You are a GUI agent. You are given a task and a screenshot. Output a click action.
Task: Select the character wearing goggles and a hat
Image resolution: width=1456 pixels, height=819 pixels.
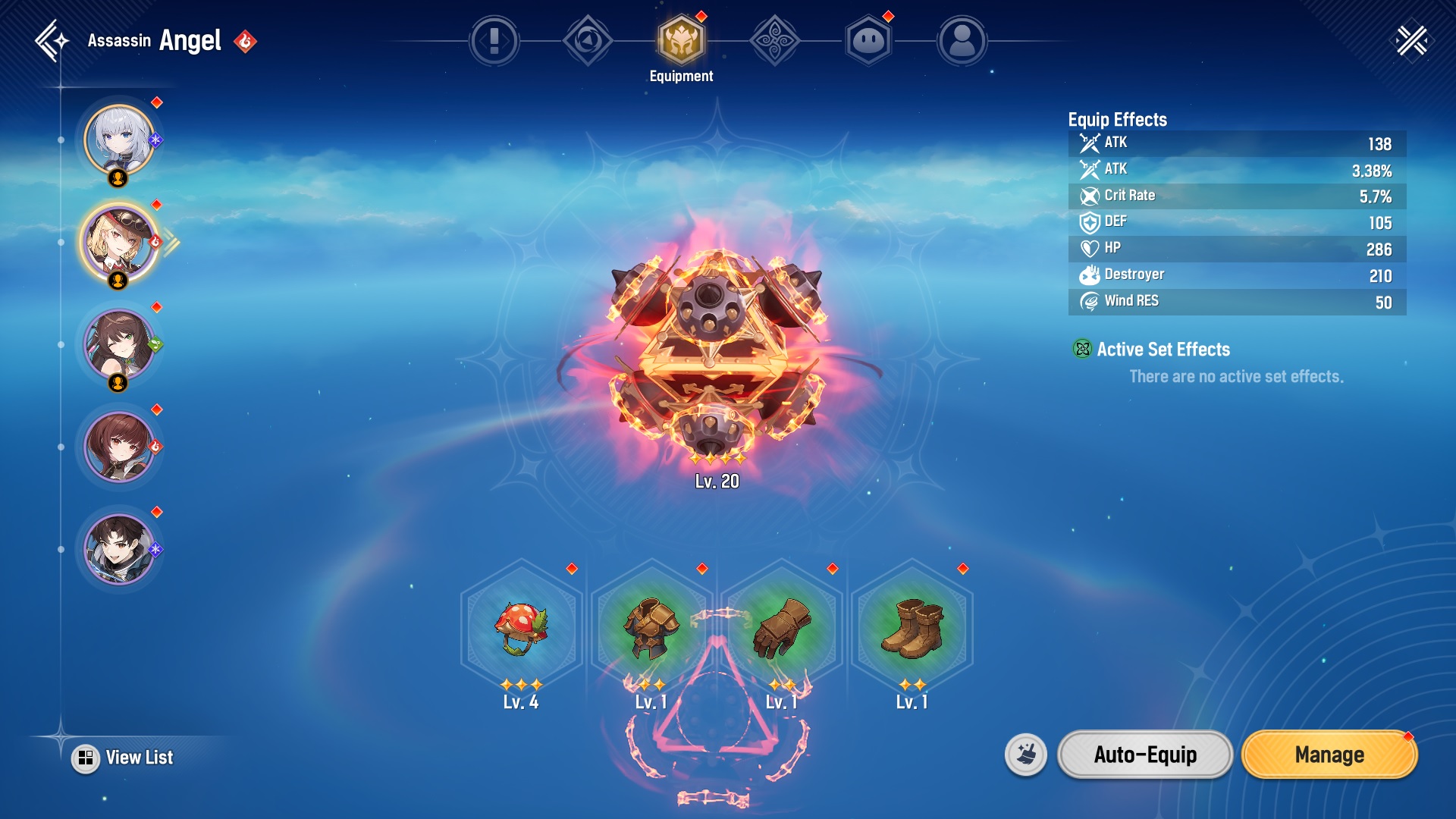click(119, 243)
